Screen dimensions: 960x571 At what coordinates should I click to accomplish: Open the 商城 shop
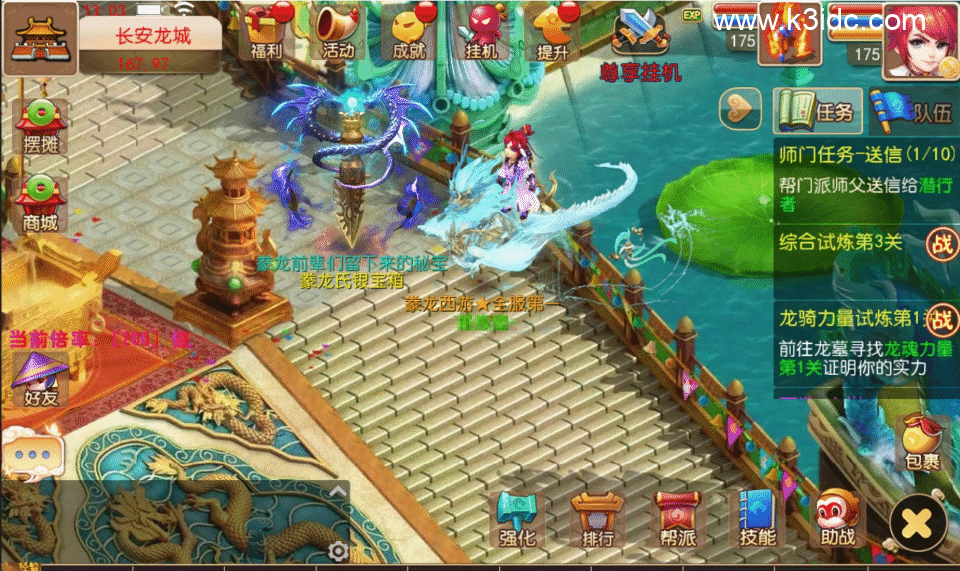[41, 199]
